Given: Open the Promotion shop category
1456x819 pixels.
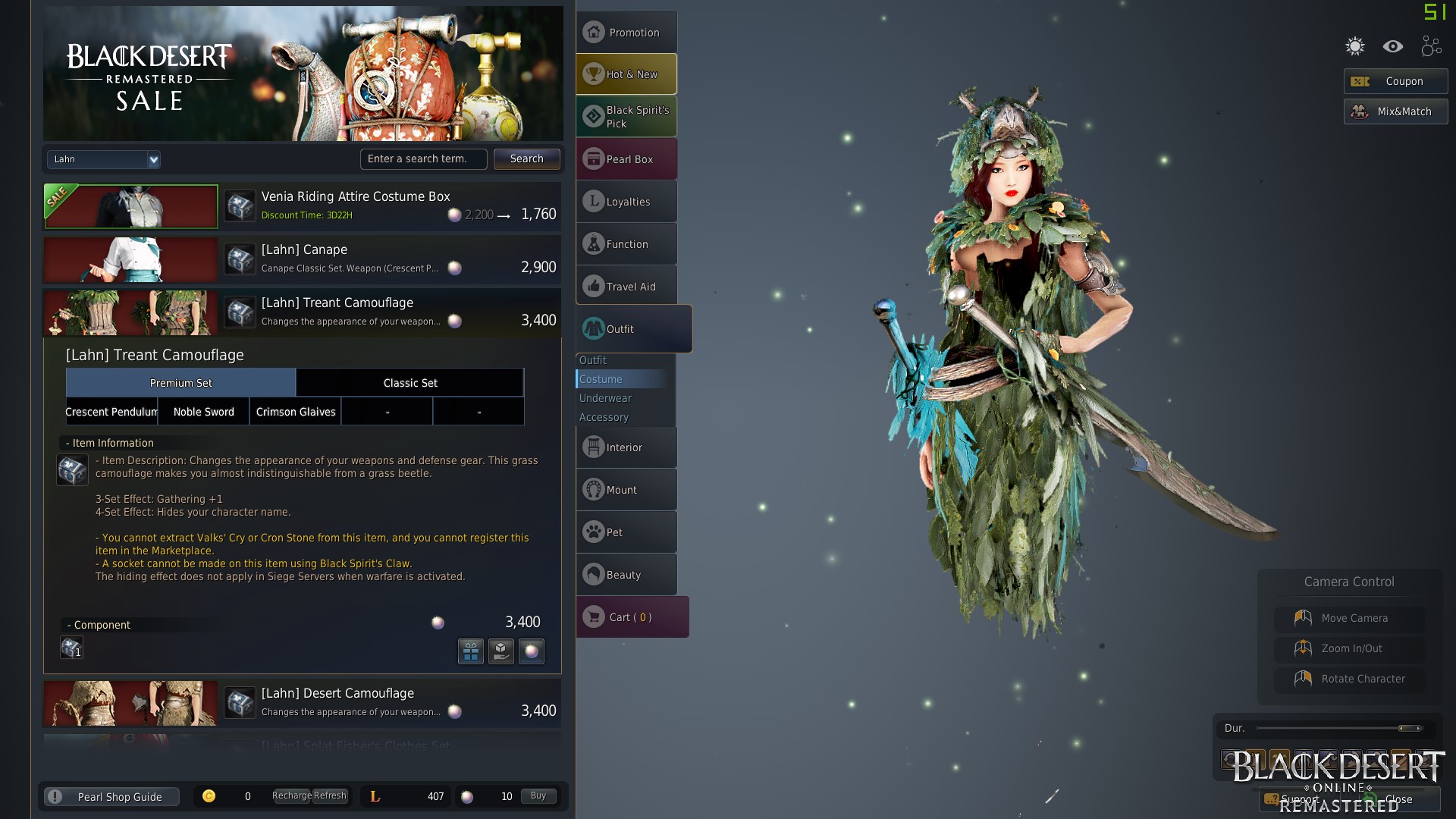Looking at the screenshot, I should click(x=626, y=33).
